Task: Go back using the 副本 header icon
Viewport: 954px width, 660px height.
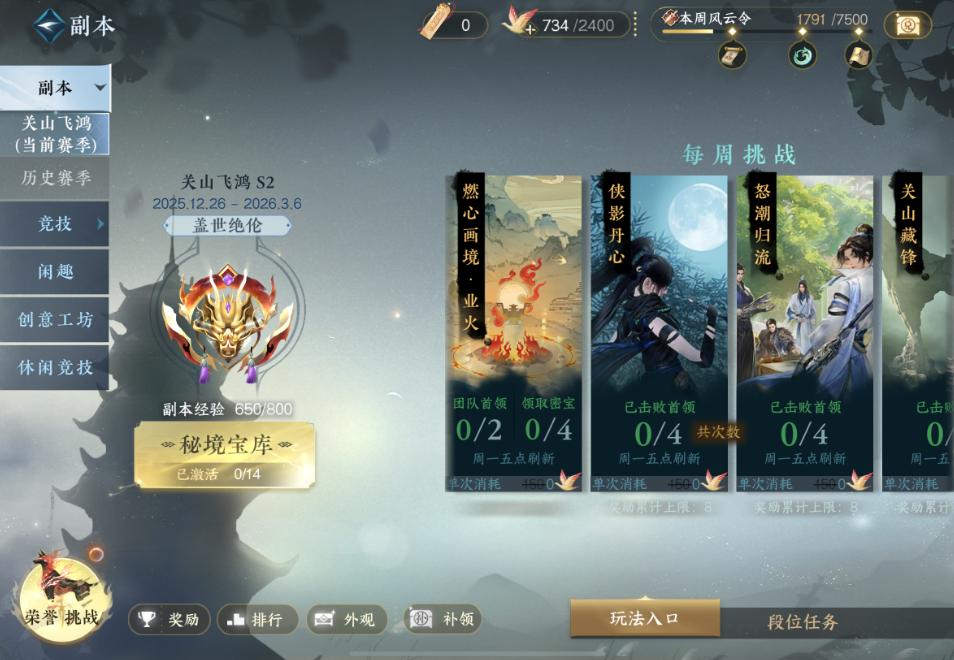Action: [x=49, y=26]
